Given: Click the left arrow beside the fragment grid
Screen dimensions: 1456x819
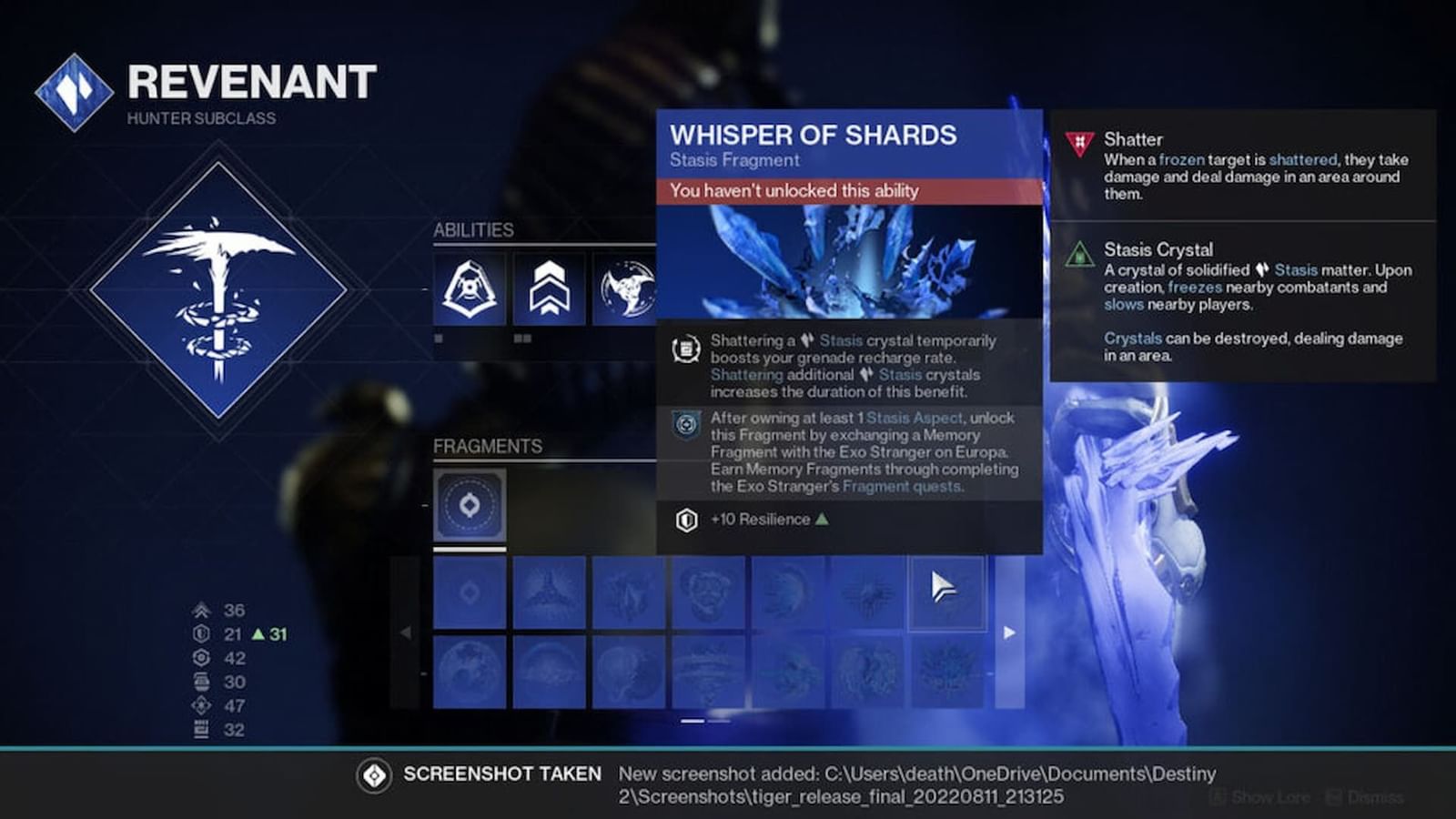Looking at the screenshot, I should 404,633.
